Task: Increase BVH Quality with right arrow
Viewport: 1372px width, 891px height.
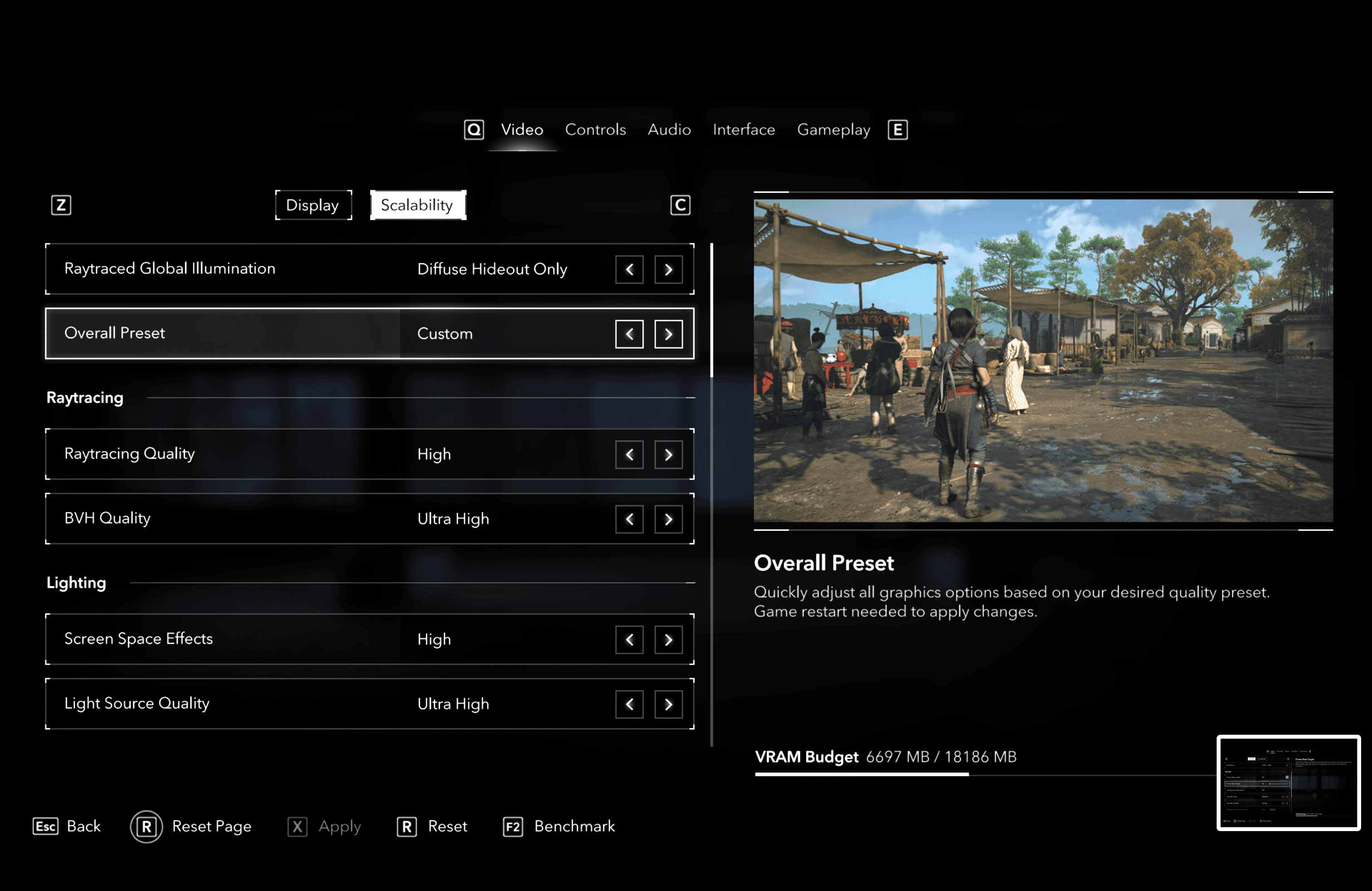Action: (x=668, y=519)
